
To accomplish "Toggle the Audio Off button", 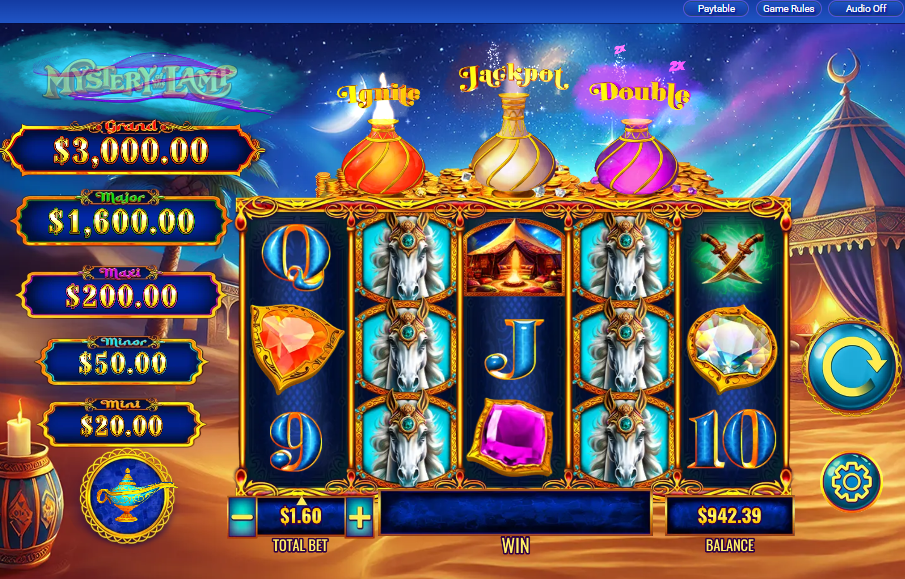I will click(x=866, y=9).
